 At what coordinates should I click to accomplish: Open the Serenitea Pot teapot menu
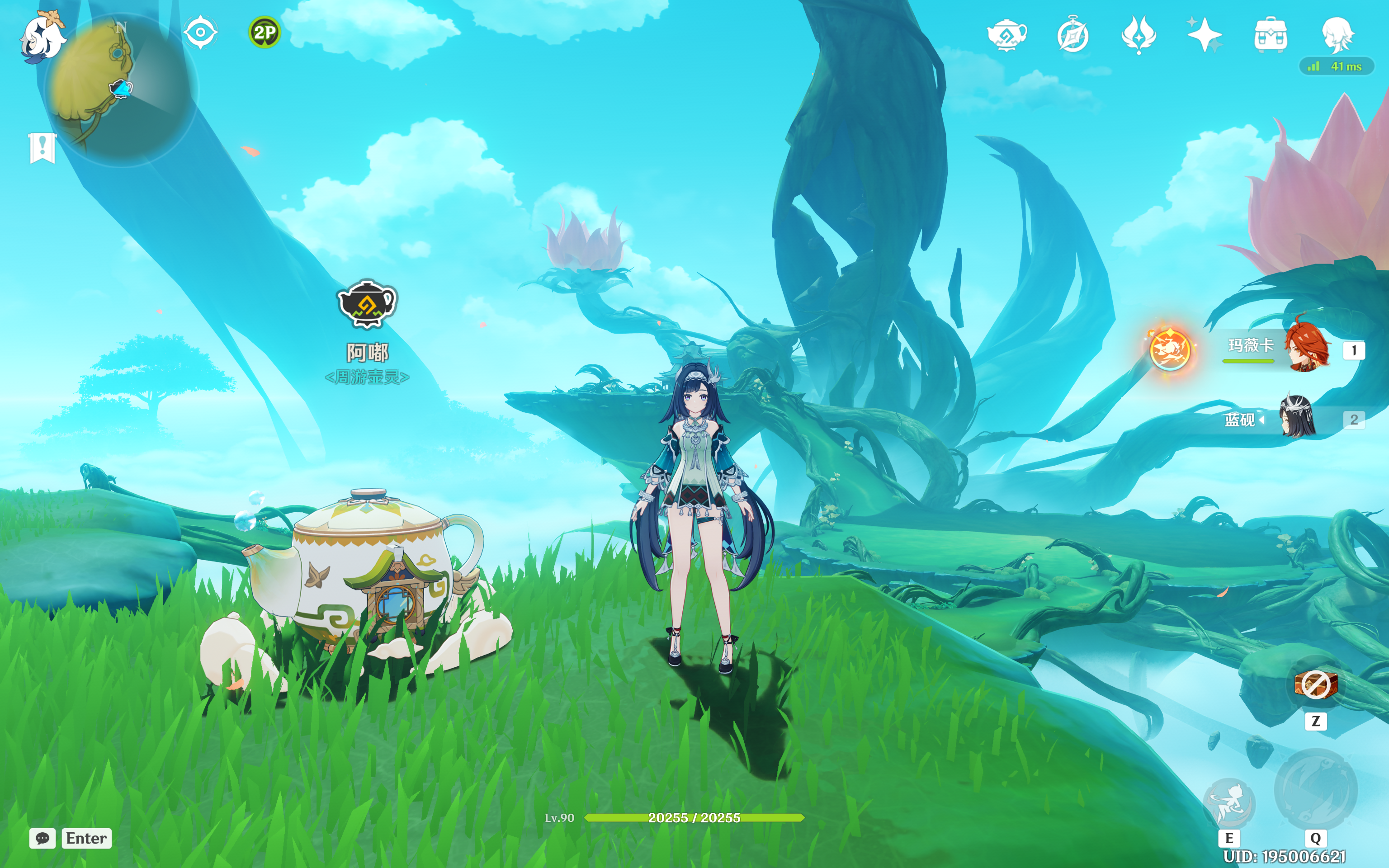(1007, 34)
